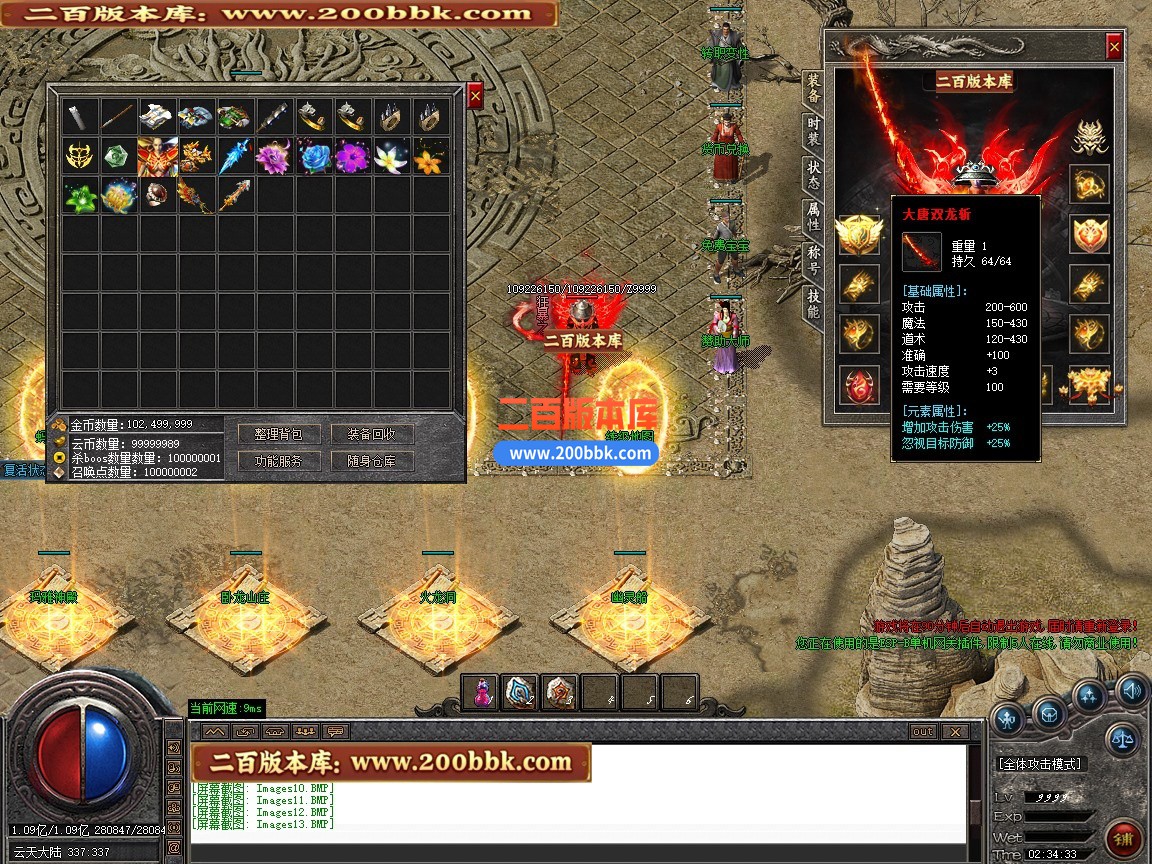Select the red-armored female costume item
The width and height of the screenshot is (1152, 864).
coord(157,157)
